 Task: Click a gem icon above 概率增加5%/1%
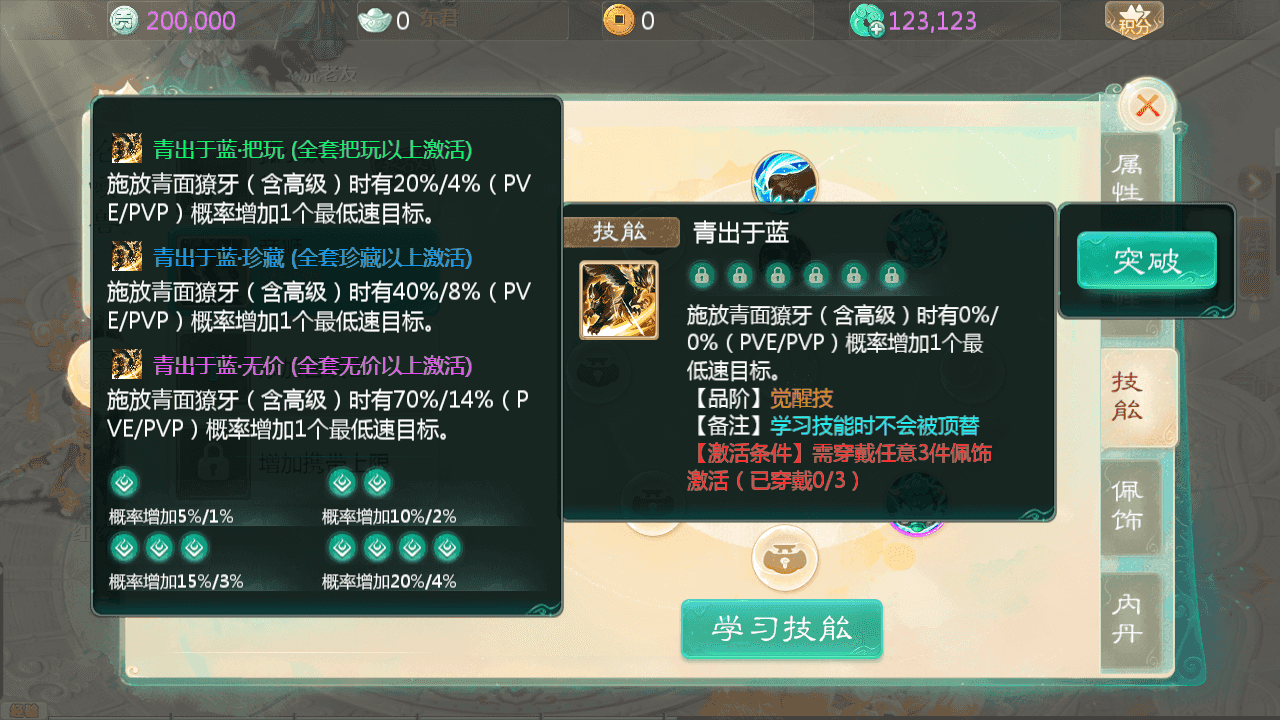pos(122,482)
